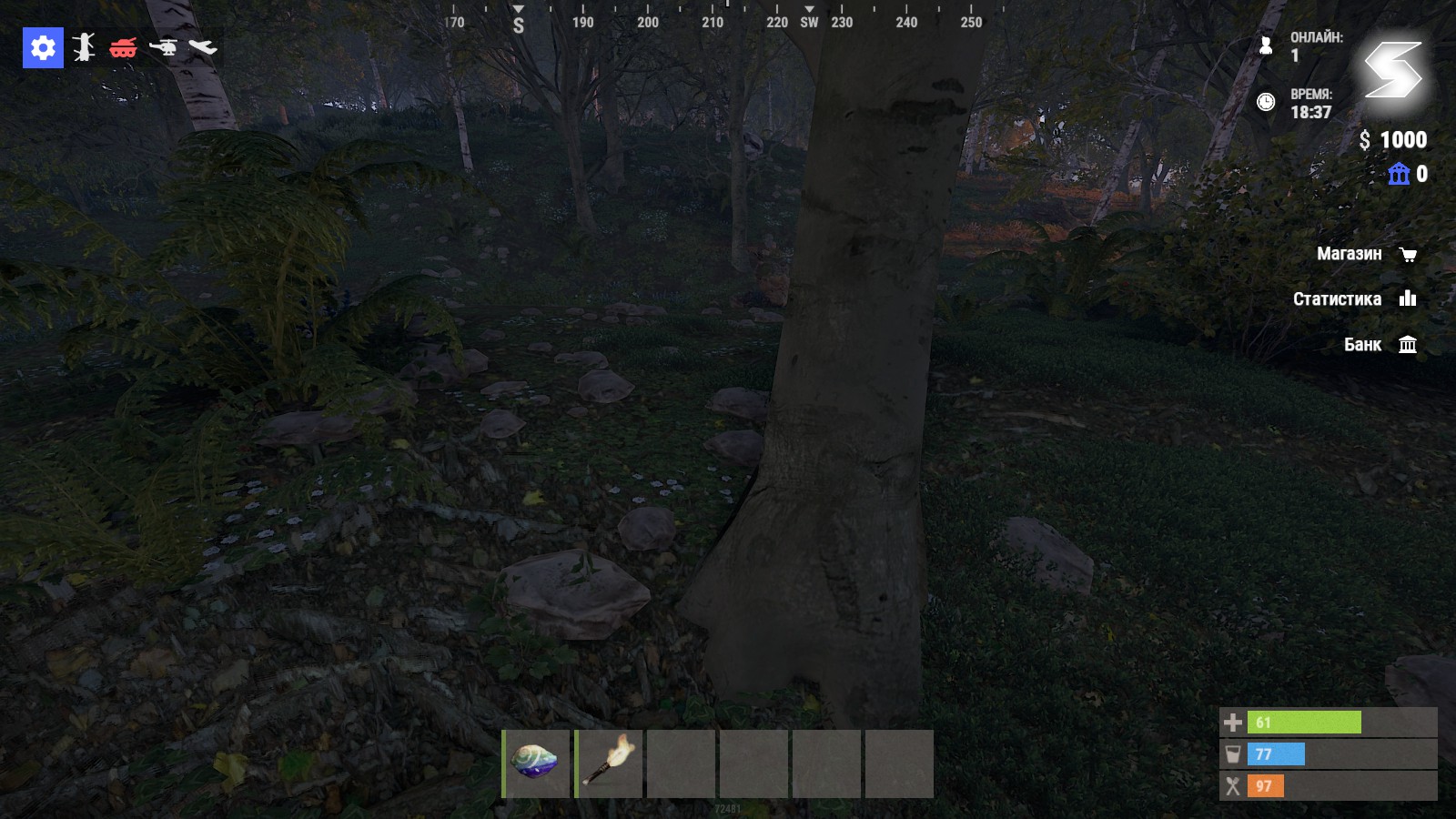Click the helicopter event icon

(x=164, y=46)
